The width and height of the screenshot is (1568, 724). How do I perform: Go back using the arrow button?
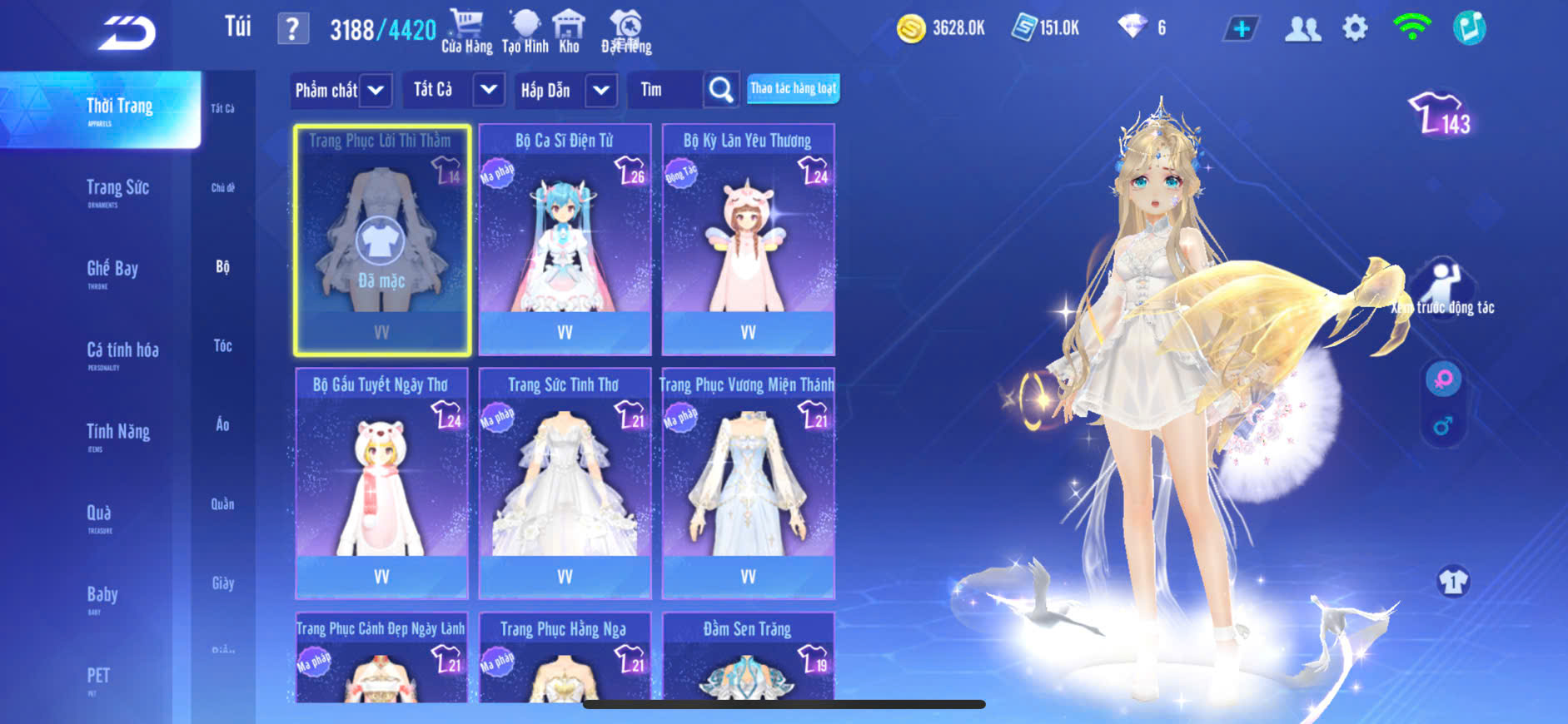[127, 33]
